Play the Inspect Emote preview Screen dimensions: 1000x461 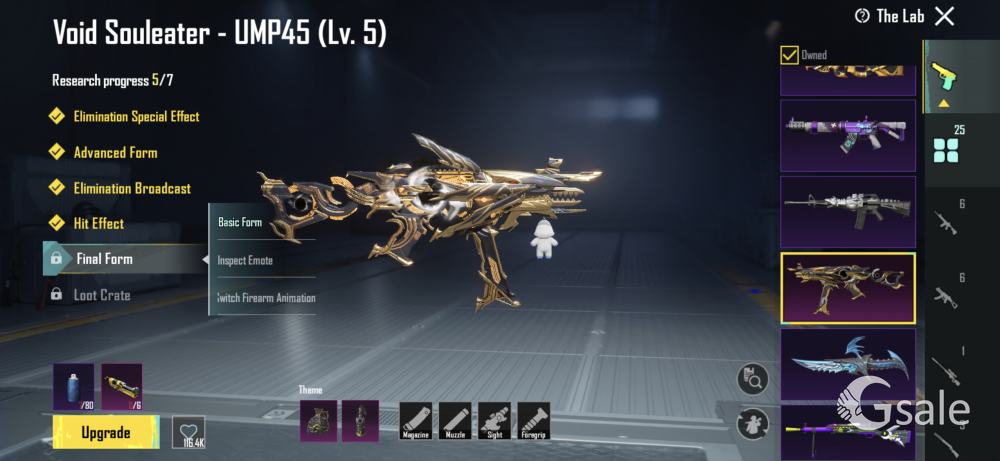(245, 260)
